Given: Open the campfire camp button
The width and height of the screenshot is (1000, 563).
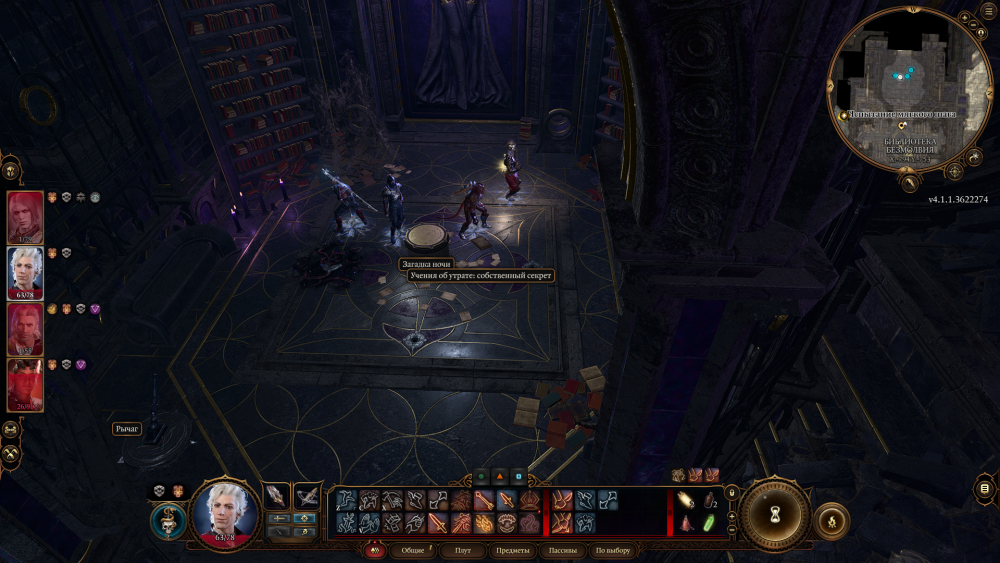Looking at the screenshot, I should (x=832, y=520).
